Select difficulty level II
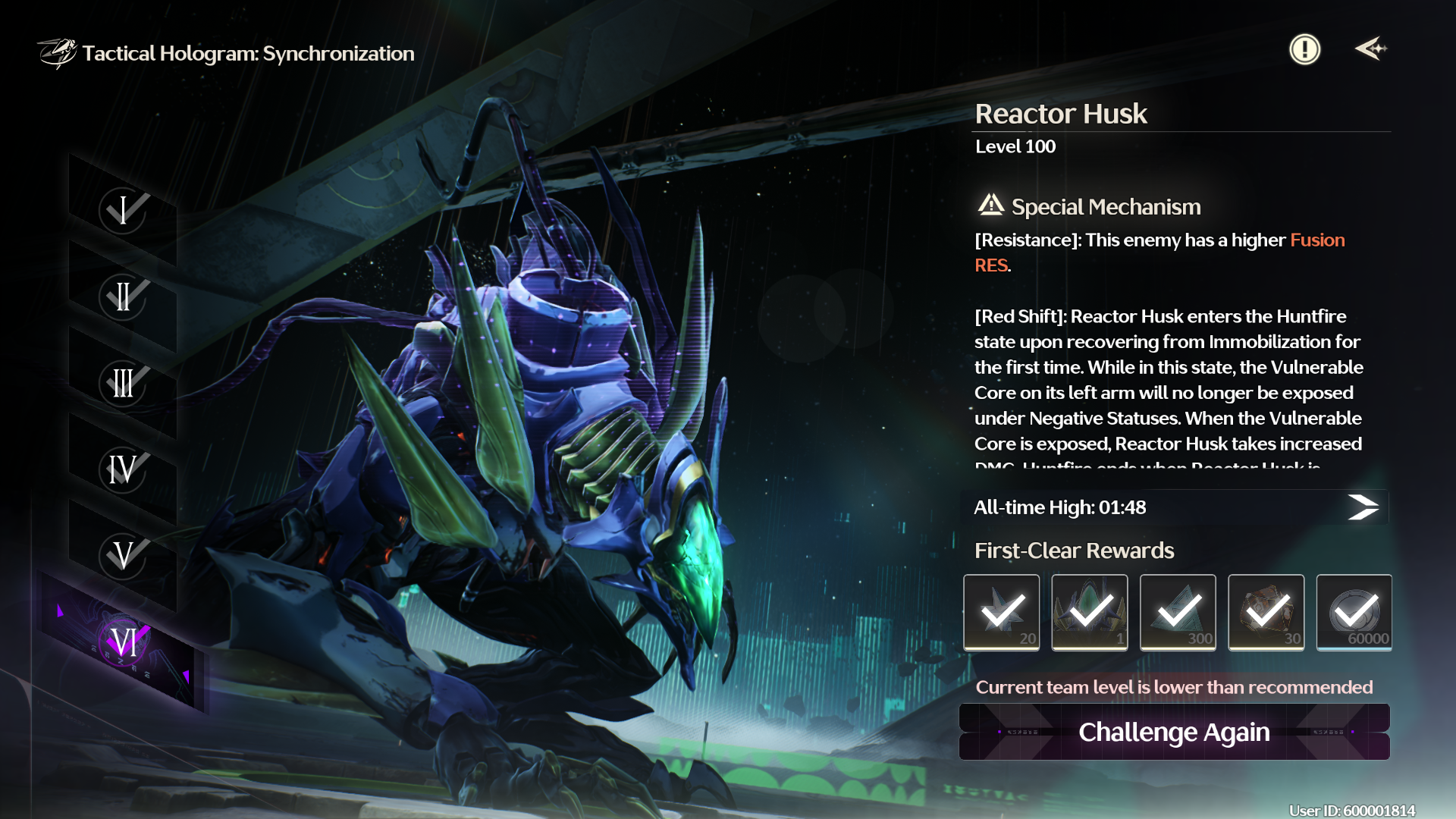This screenshot has width=1456, height=819. coord(123,297)
